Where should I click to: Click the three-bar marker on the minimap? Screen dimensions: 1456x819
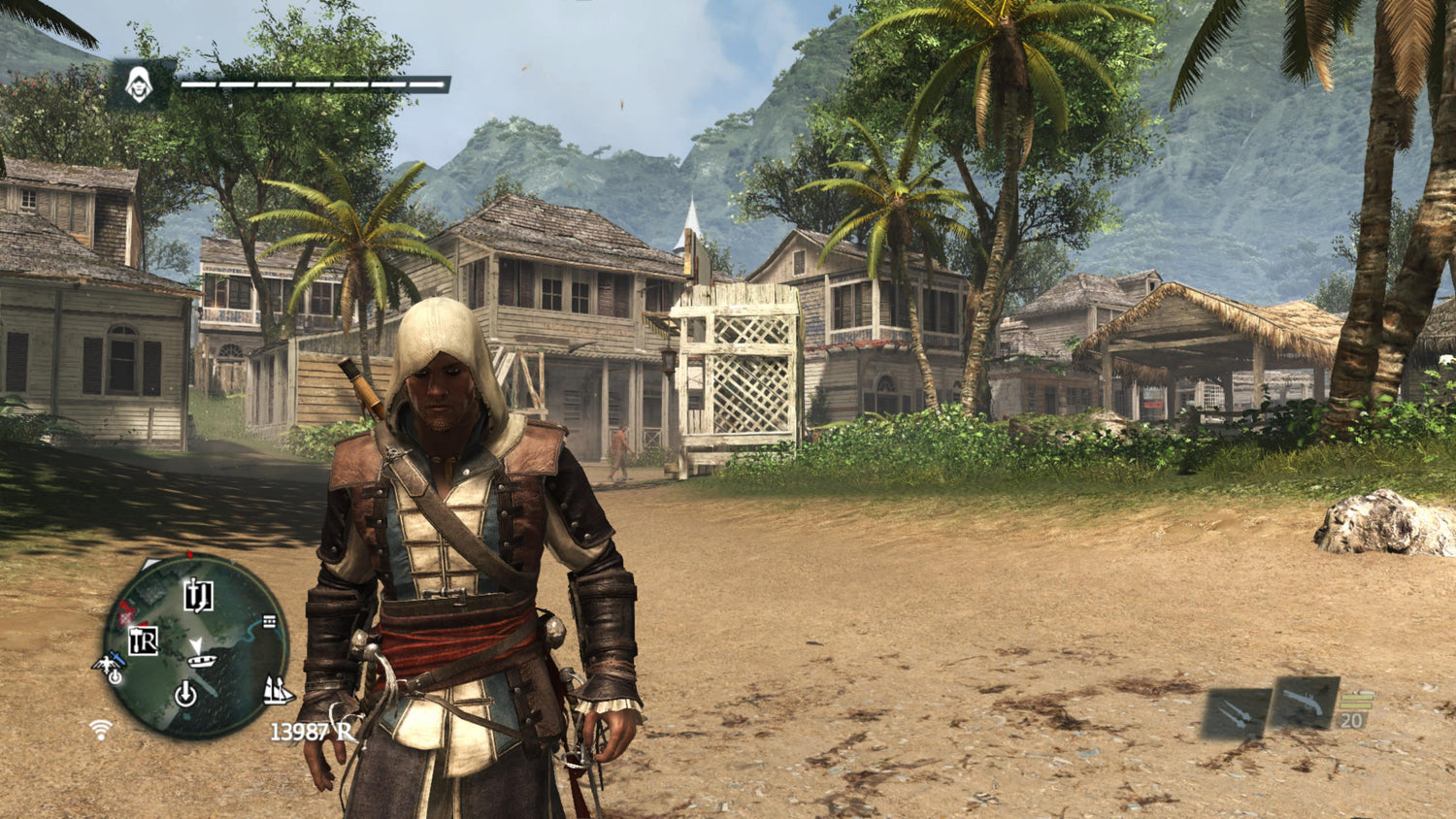(x=269, y=622)
